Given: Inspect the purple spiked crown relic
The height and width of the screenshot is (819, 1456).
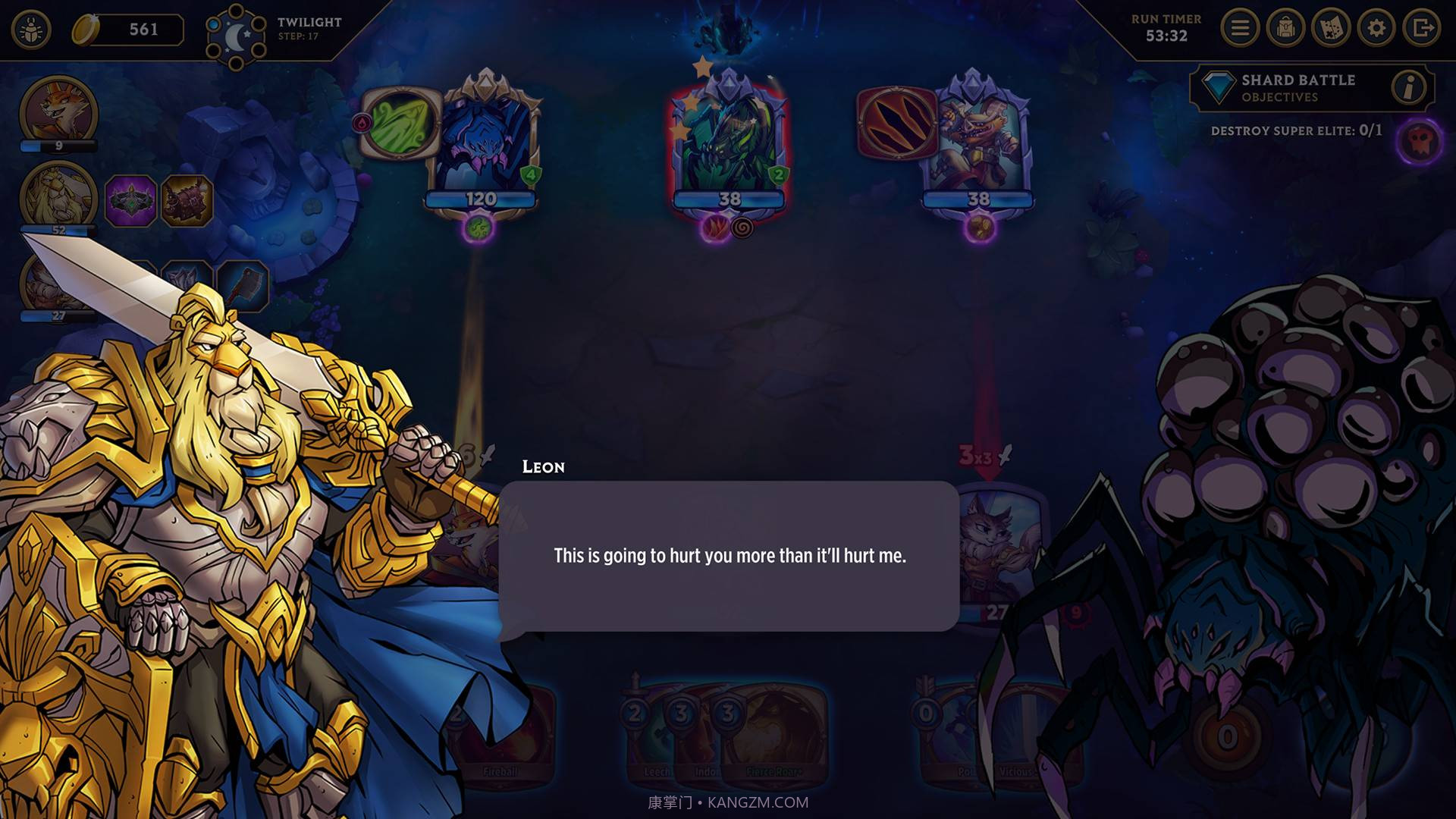Looking at the screenshot, I should coord(131,201).
